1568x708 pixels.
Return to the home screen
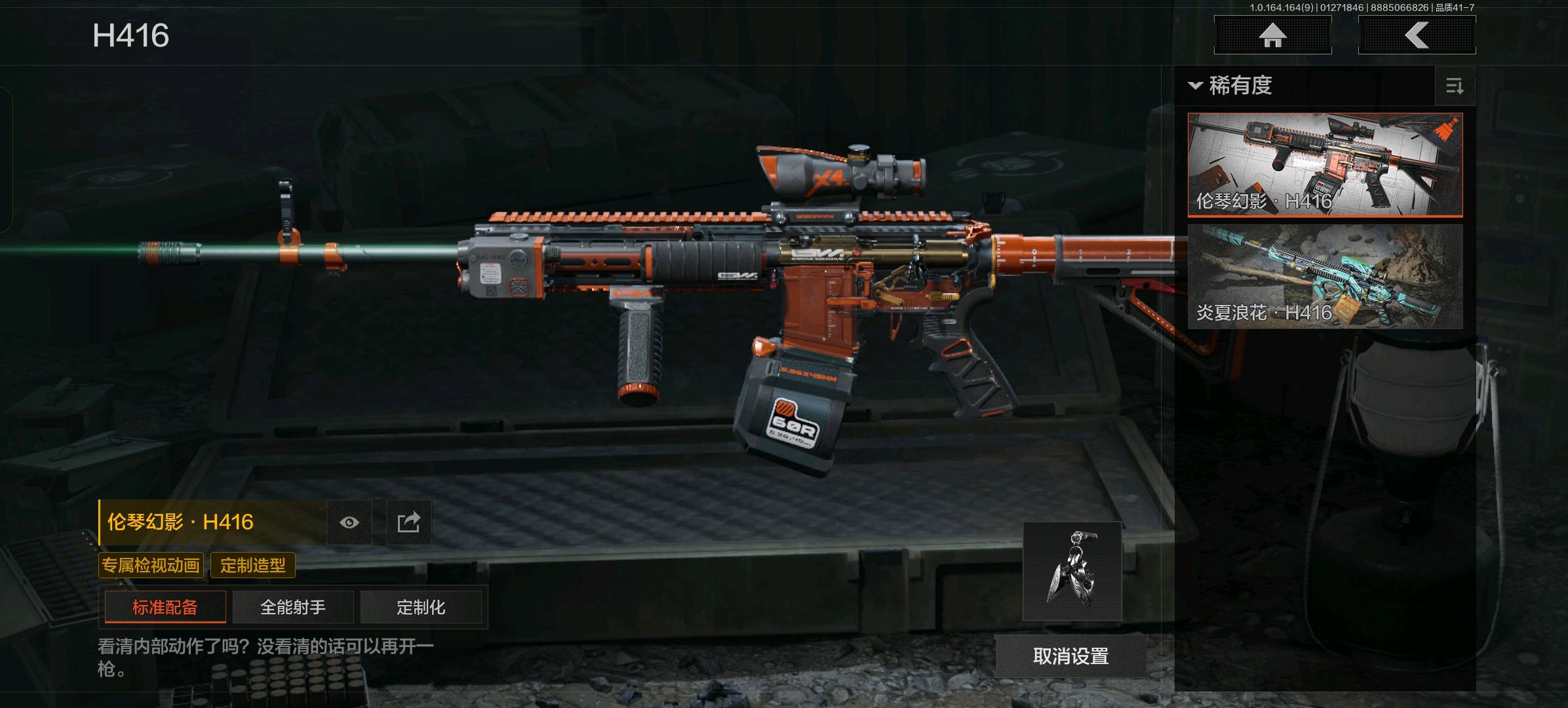pos(1272,35)
